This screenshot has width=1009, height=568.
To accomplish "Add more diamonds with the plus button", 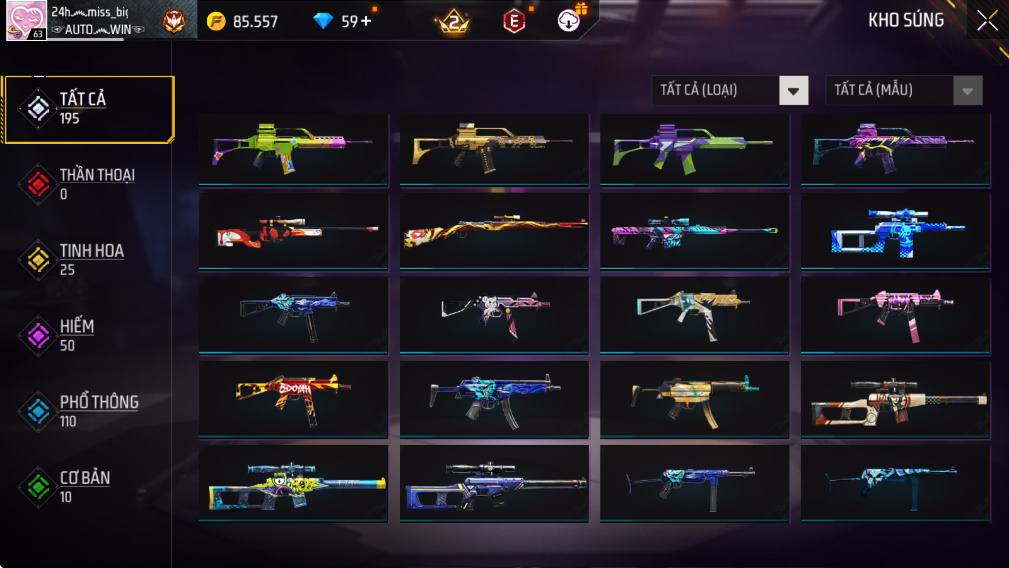I will [366, 21].
